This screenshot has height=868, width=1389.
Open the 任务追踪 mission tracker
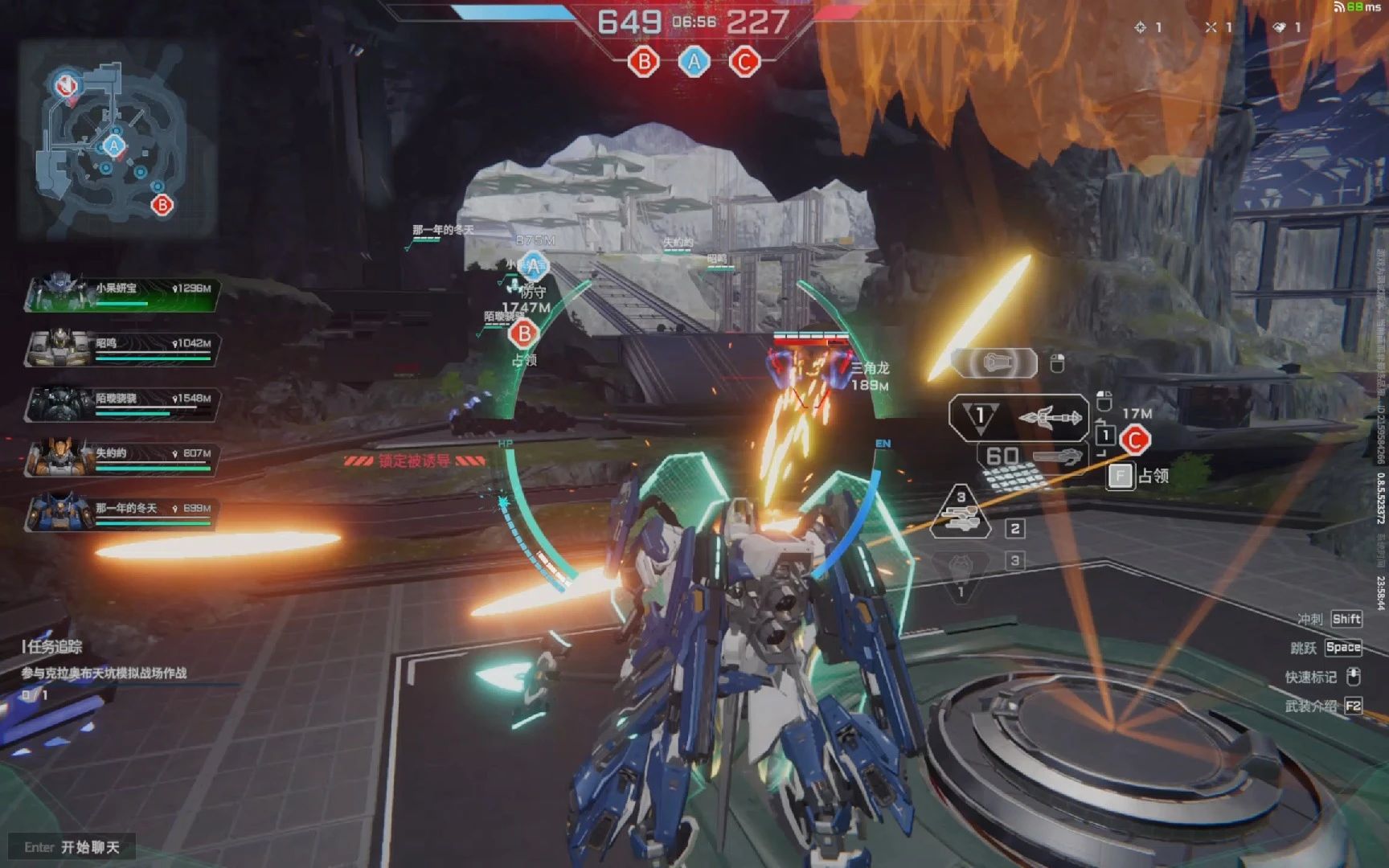(x=53, y=646)
